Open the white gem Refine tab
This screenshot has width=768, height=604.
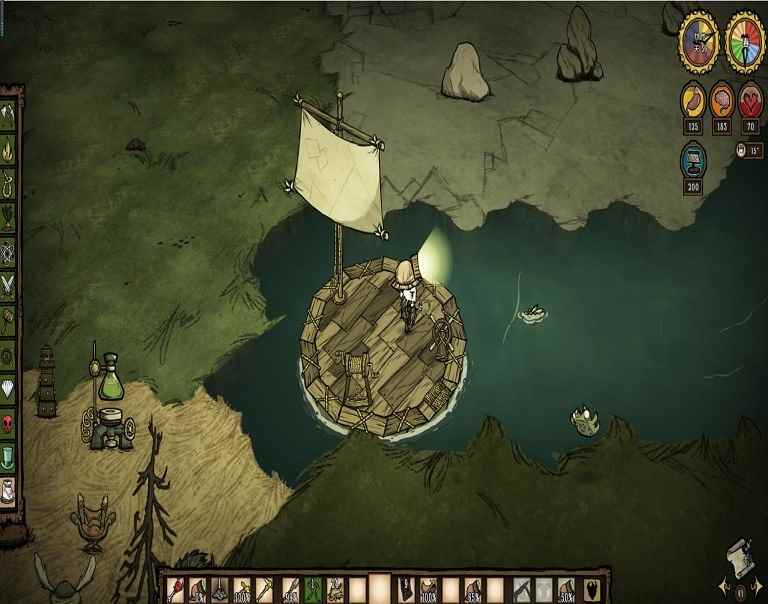[x=10, y=388]
